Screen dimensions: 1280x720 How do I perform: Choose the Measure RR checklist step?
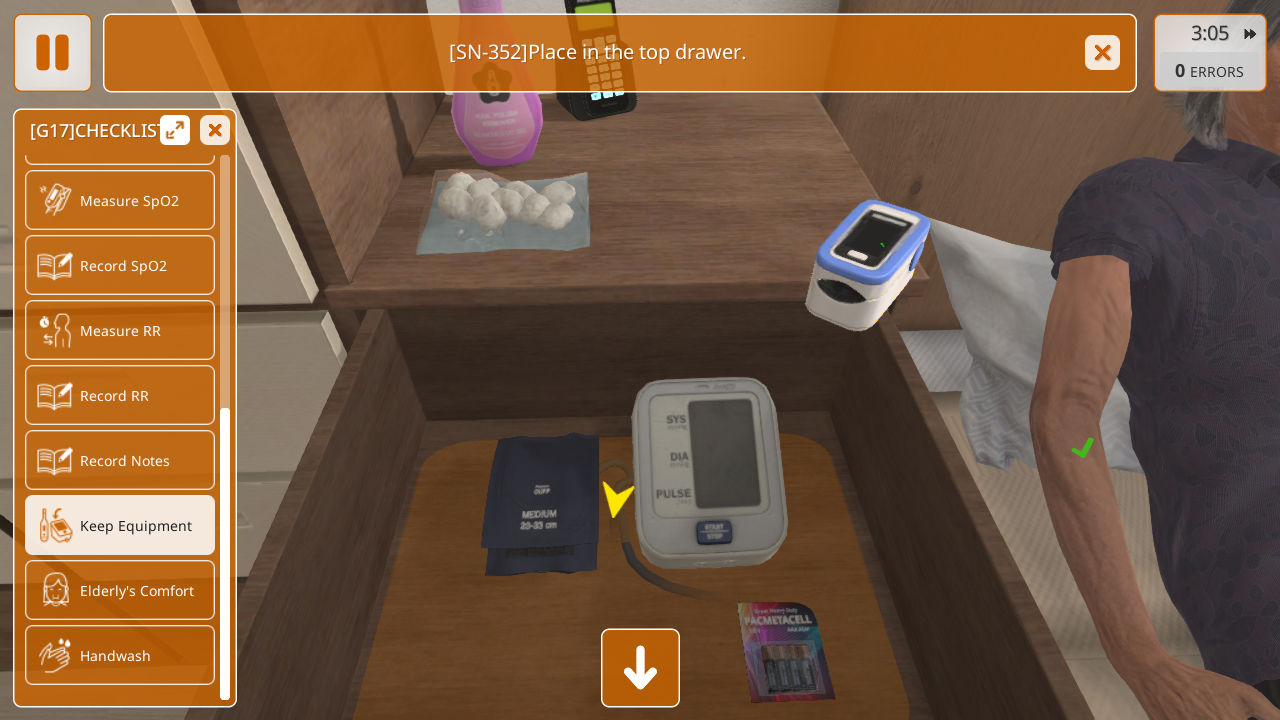tap(120, 330)
